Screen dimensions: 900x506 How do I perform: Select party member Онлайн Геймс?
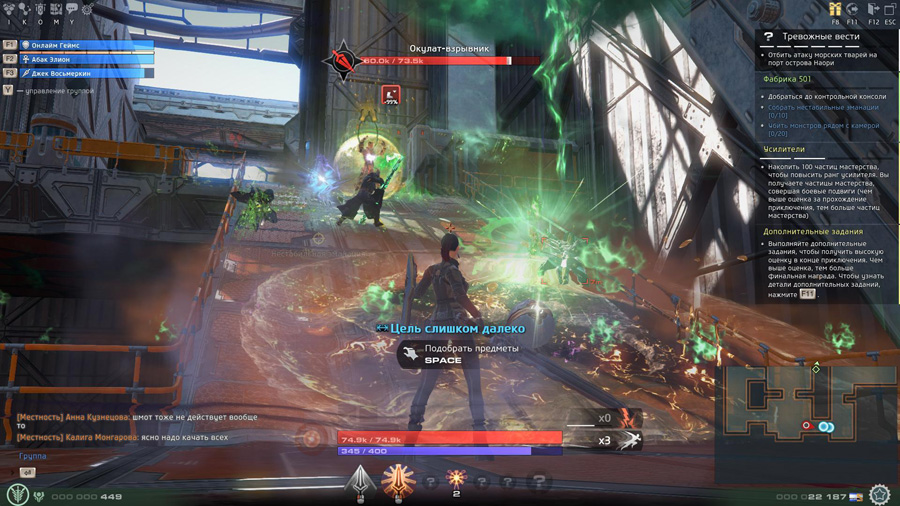85,45
